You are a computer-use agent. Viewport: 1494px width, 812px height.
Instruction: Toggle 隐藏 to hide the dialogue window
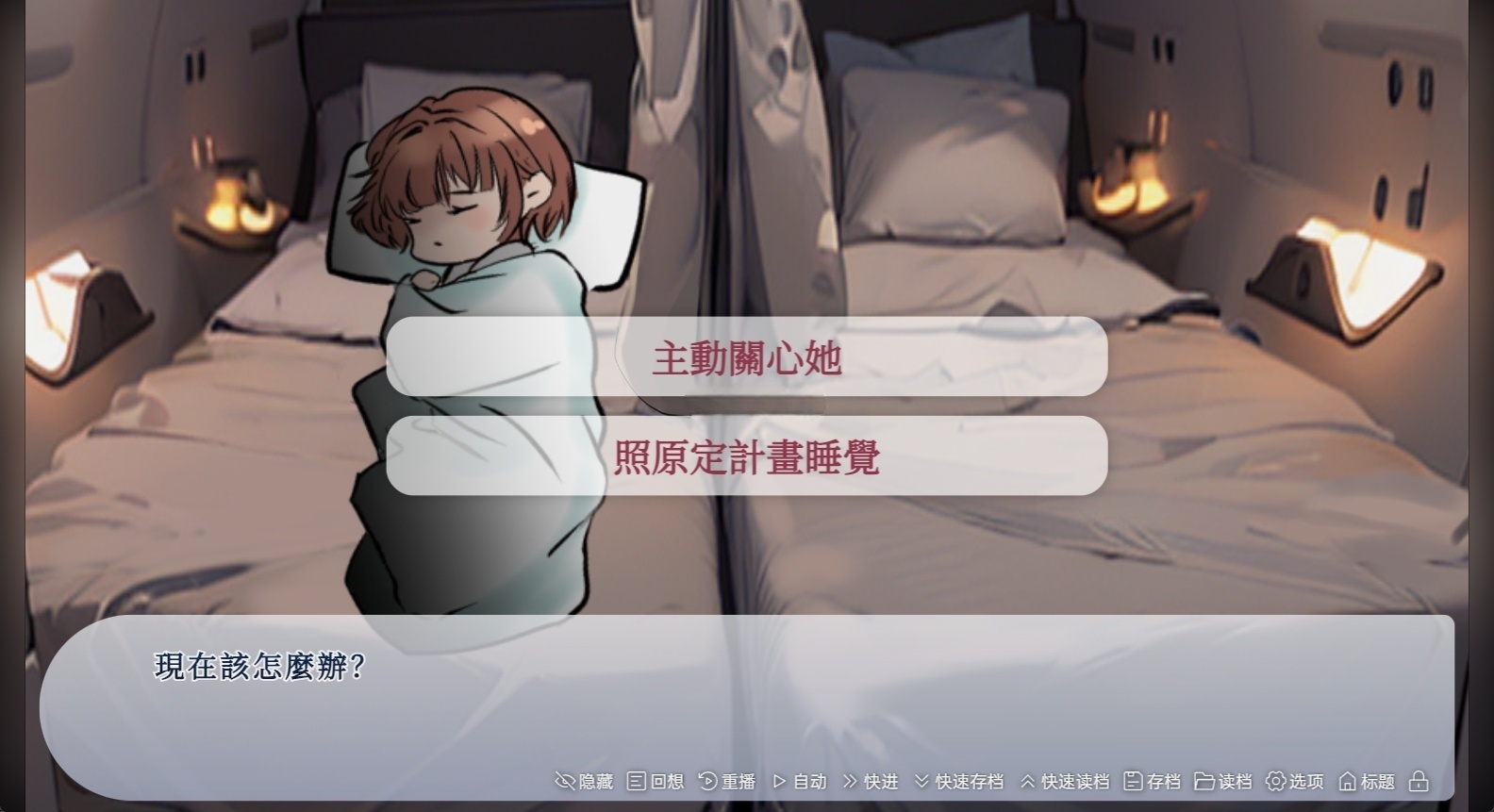tap(583, 781)
